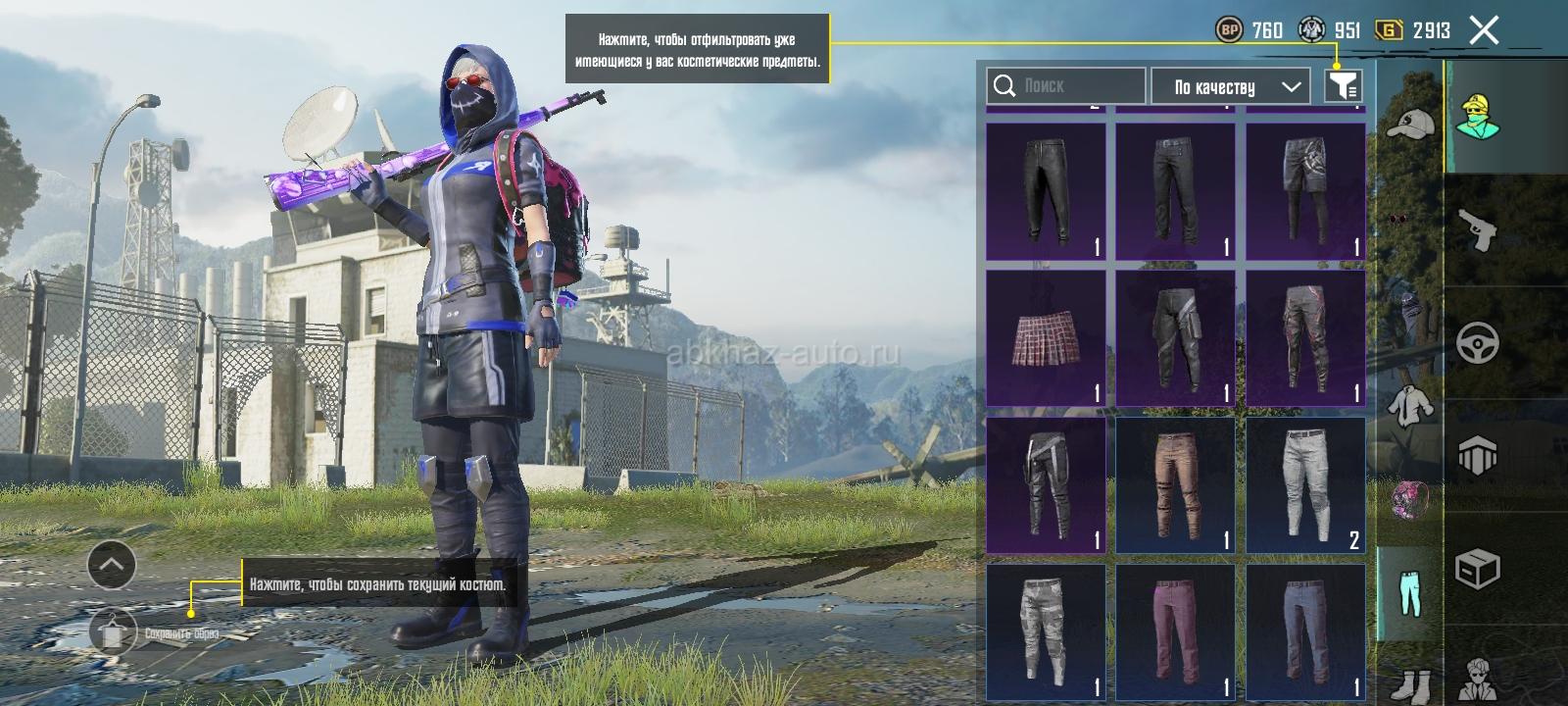Switch to the headwear cap category
The height and width of the screenshot is (706, 1568).
click(1409, 123)
